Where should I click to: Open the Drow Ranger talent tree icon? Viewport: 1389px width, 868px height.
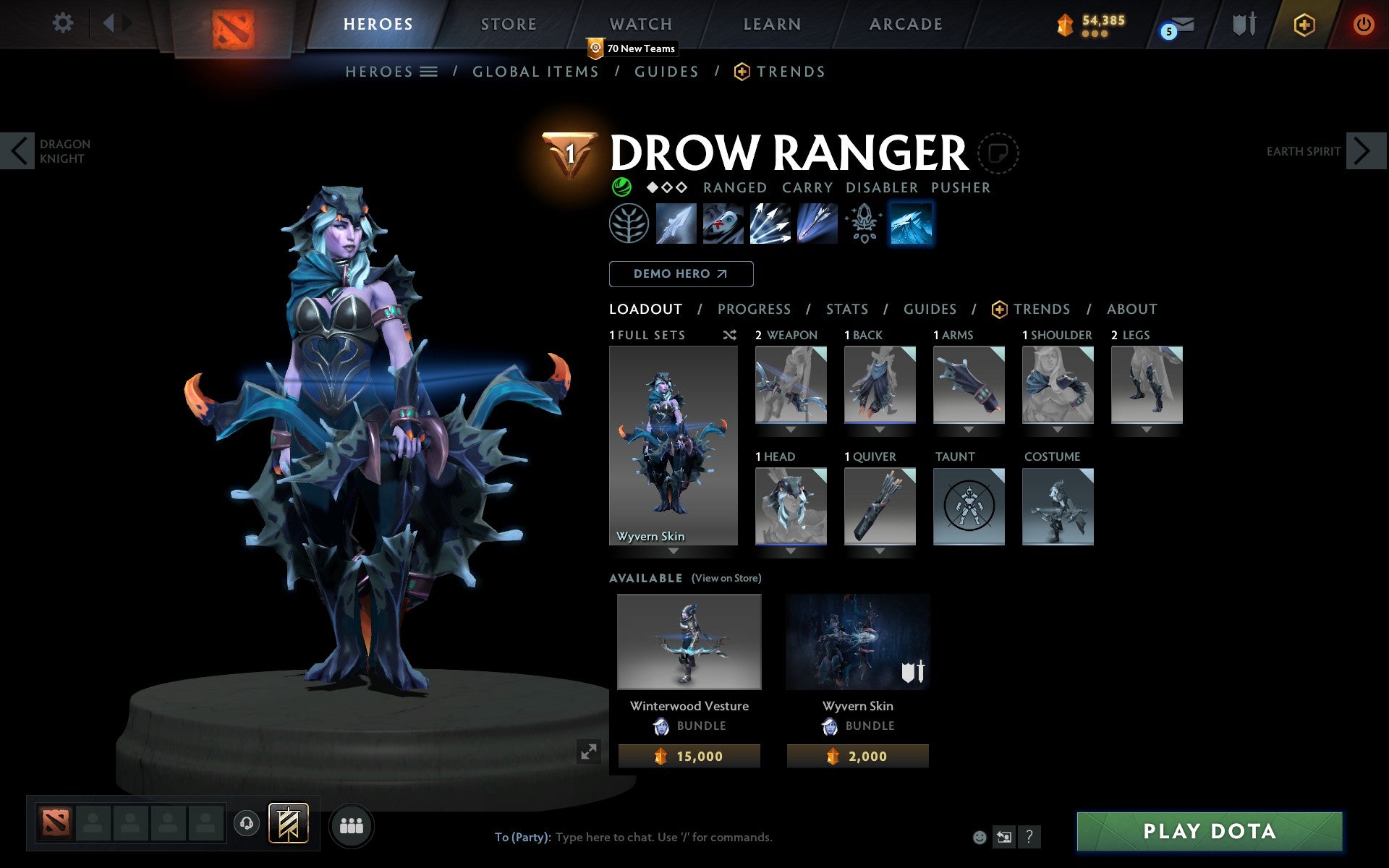coord(629,224)
